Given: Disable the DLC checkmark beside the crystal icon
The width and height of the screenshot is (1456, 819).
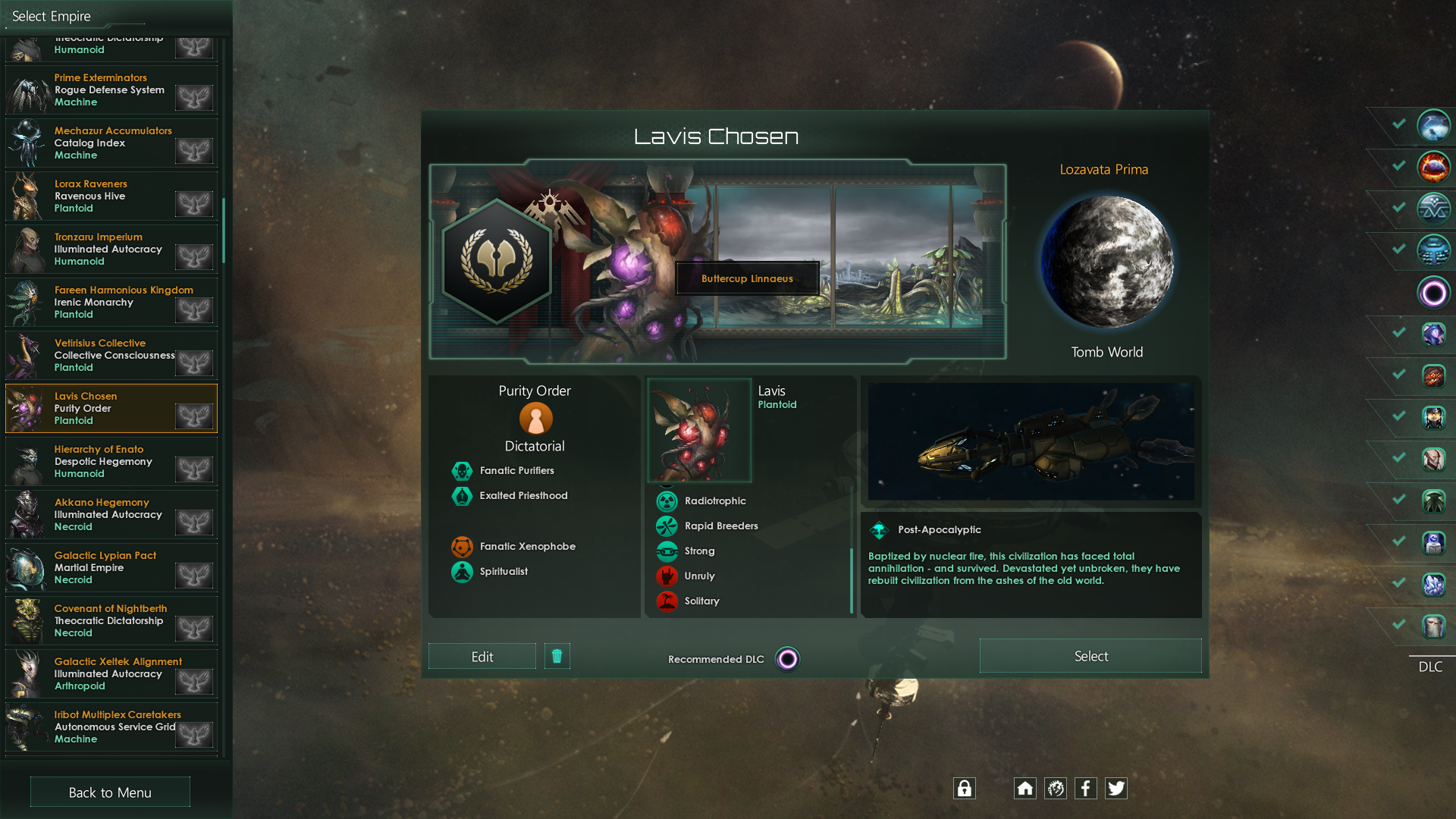Looking at the screenshot, I should tap(1398, 584).
